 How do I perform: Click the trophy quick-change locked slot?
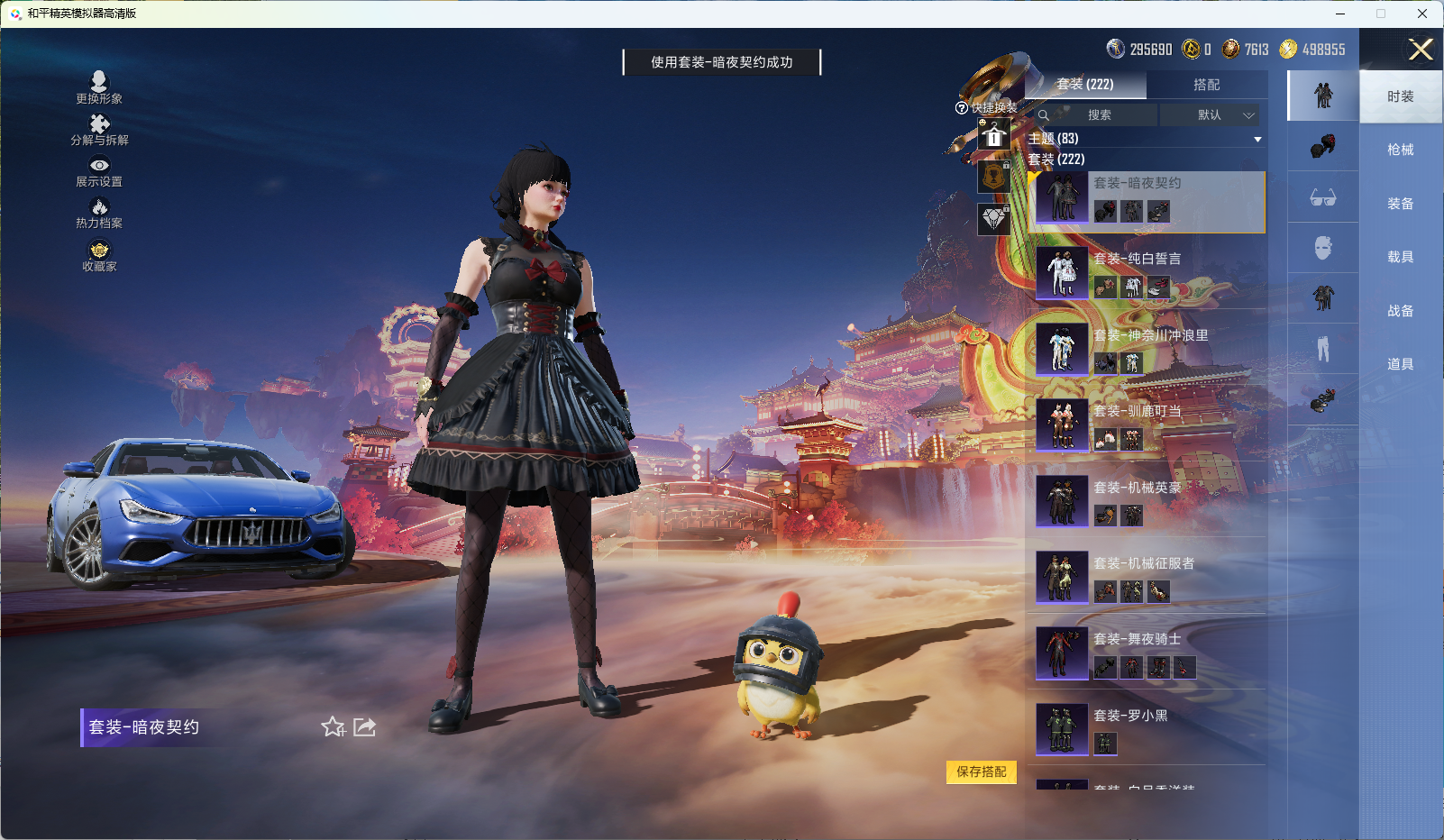coord(994,177)
